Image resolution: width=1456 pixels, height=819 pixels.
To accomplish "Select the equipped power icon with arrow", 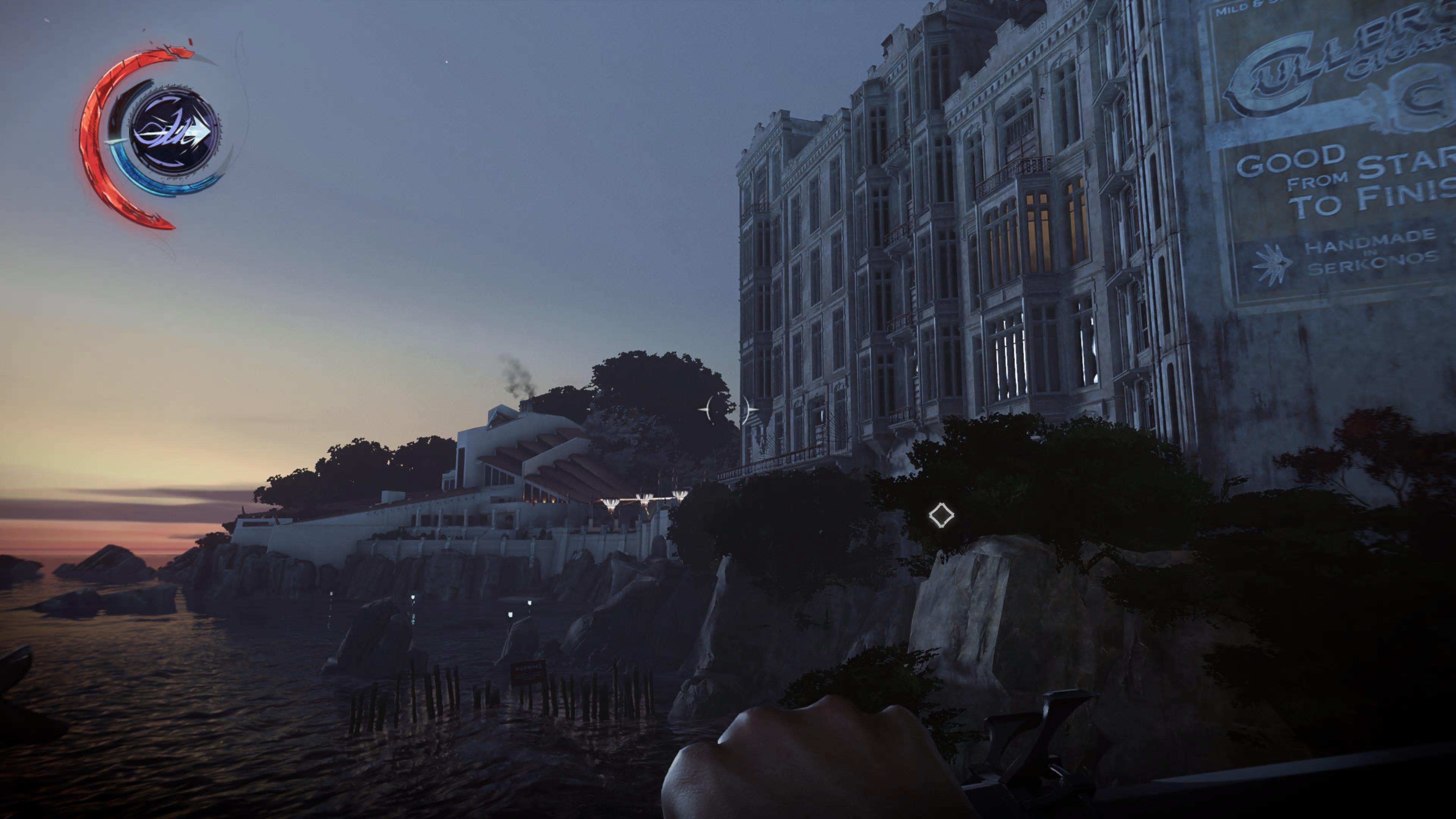I will pyautogui.click(x=174, y=132).
